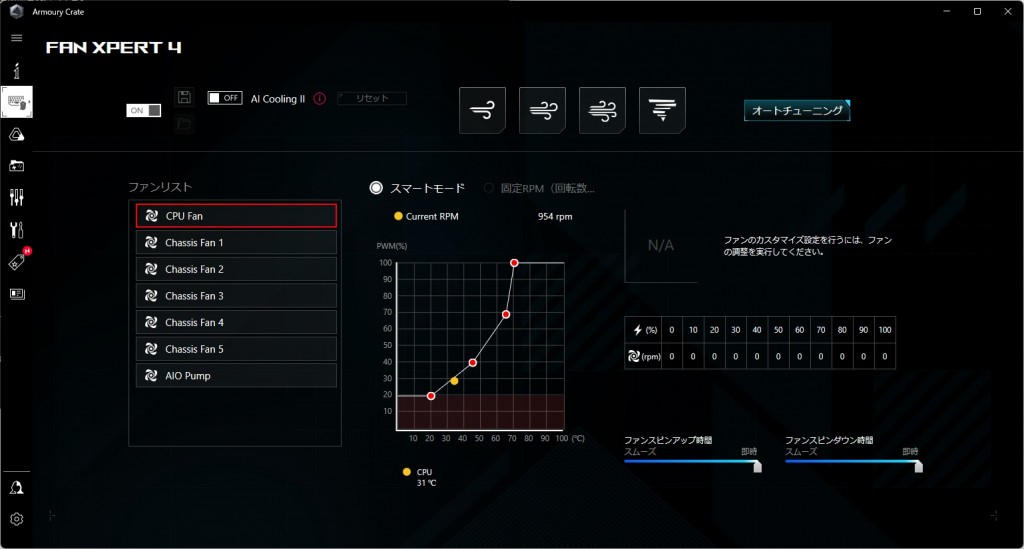Click the リセット reset button
The image size is (1024, 549).
(371, 99)
